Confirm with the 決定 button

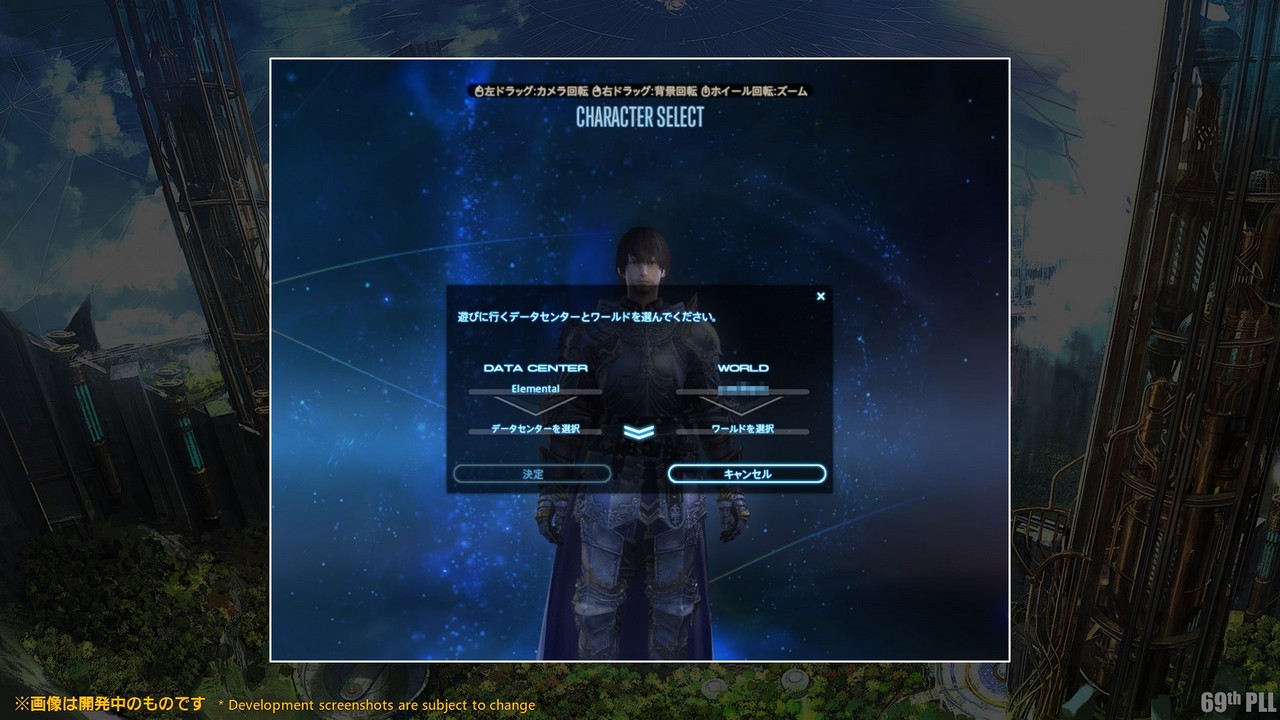click(x=532, y=474)
